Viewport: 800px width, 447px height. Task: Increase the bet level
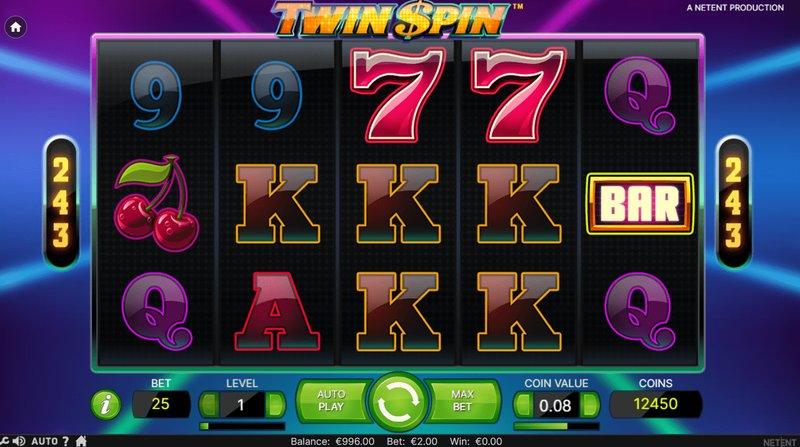[x=277, y=405]
